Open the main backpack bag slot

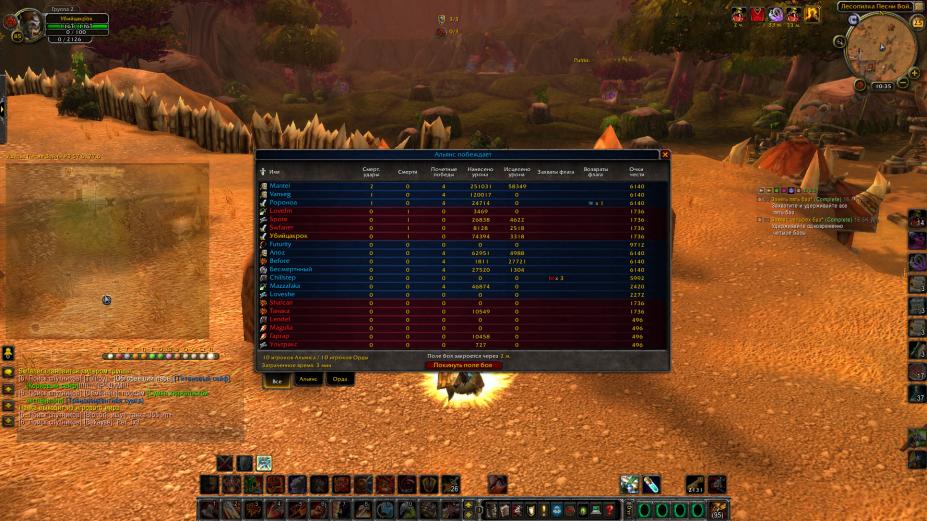(718, 511)
